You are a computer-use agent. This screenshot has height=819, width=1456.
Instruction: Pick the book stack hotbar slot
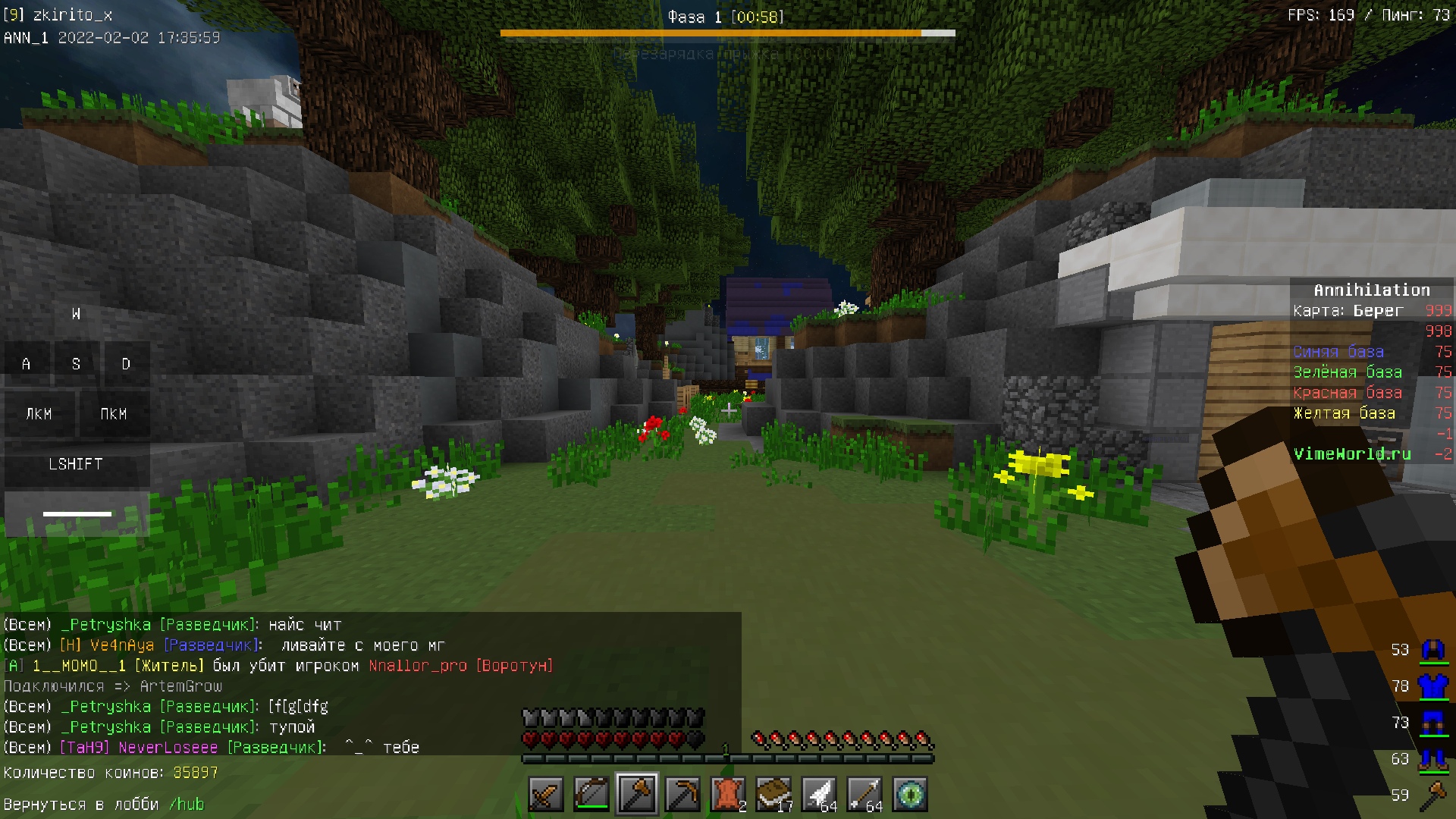point(773,794)
